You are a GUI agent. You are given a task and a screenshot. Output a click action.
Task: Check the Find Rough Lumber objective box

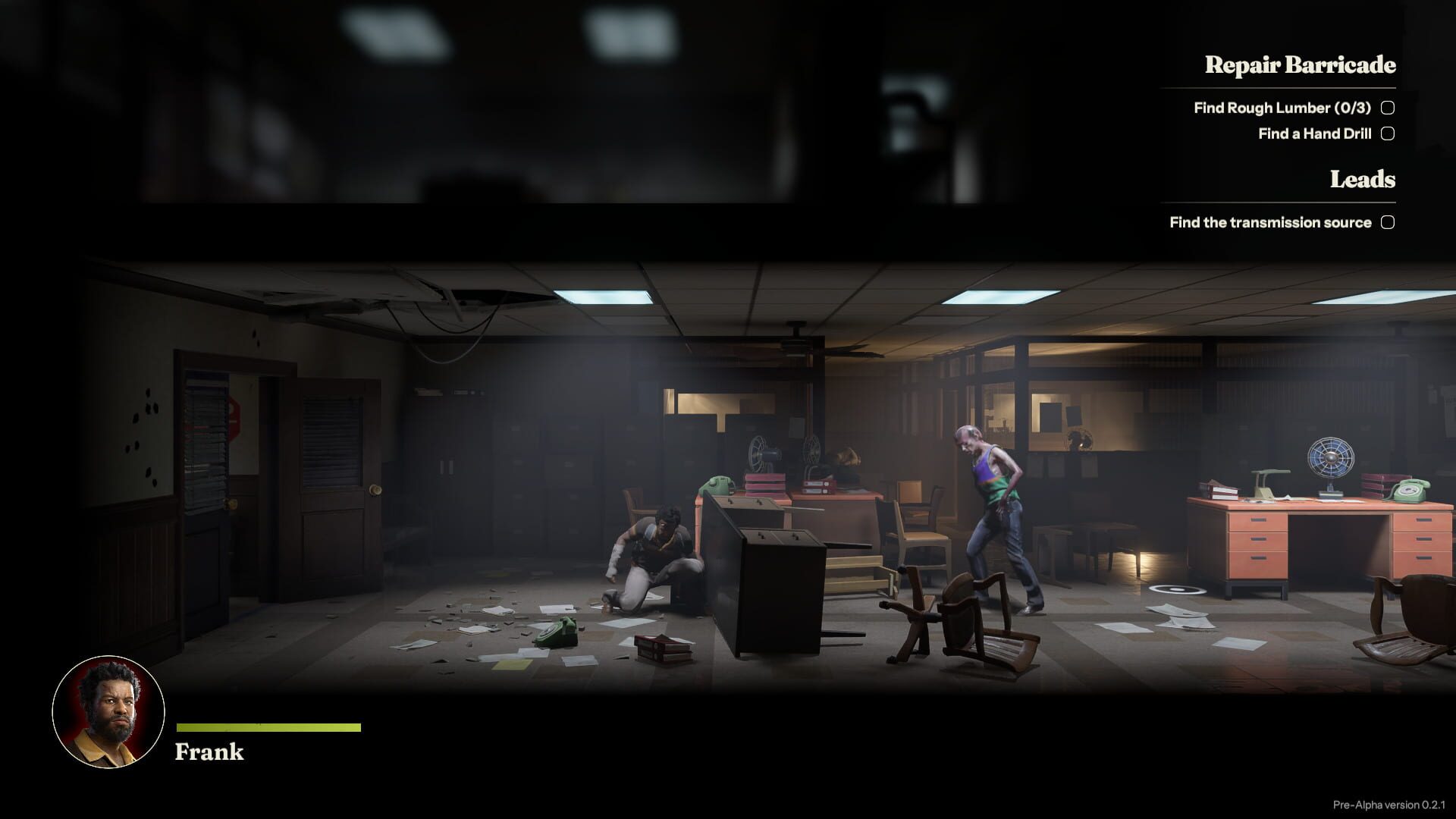pos(1387,108)
